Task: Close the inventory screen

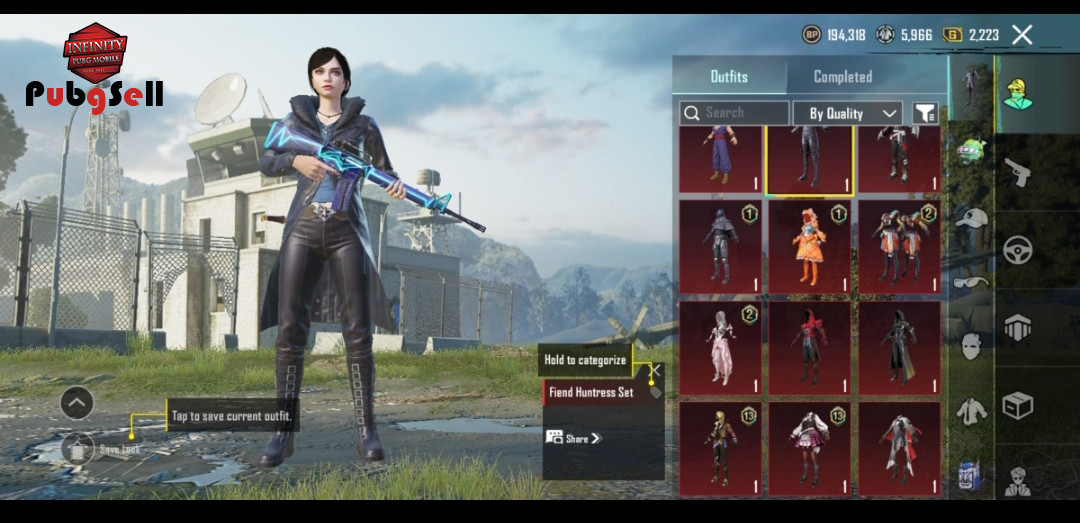Action: coord(1022,35)
